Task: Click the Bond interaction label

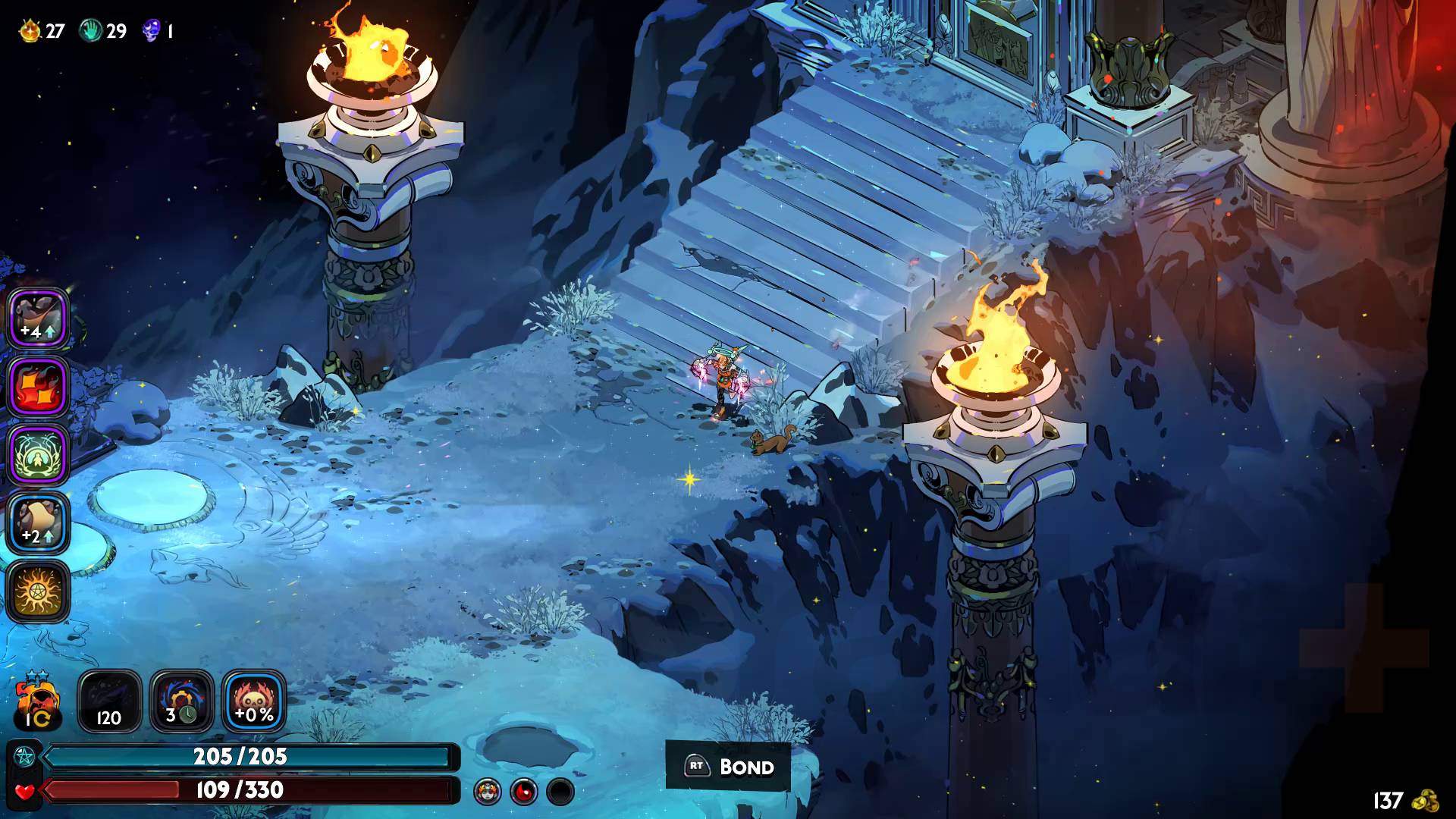Action: tap(729, 767)
